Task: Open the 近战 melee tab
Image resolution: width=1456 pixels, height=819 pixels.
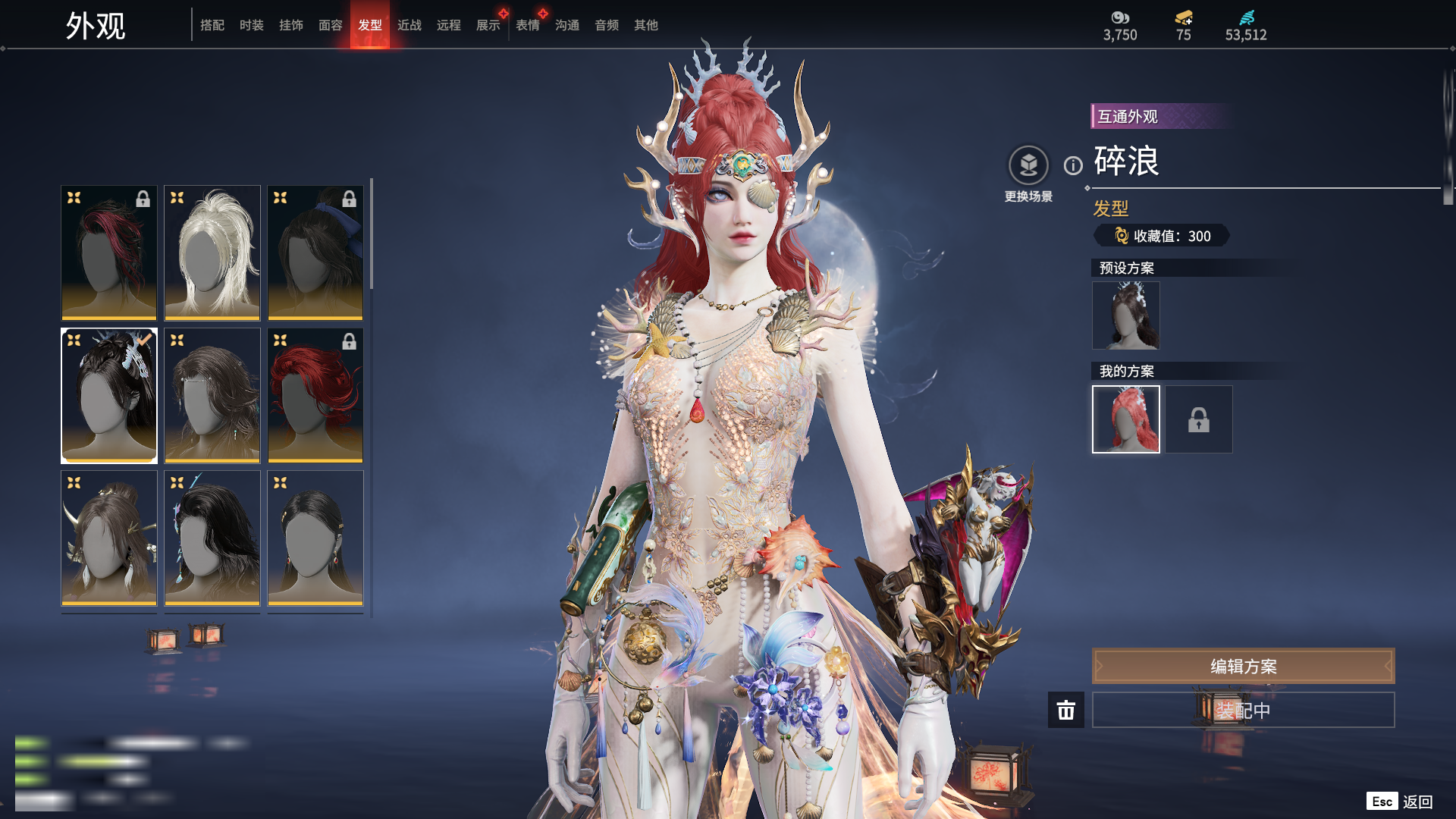Action: pos(409,25)
